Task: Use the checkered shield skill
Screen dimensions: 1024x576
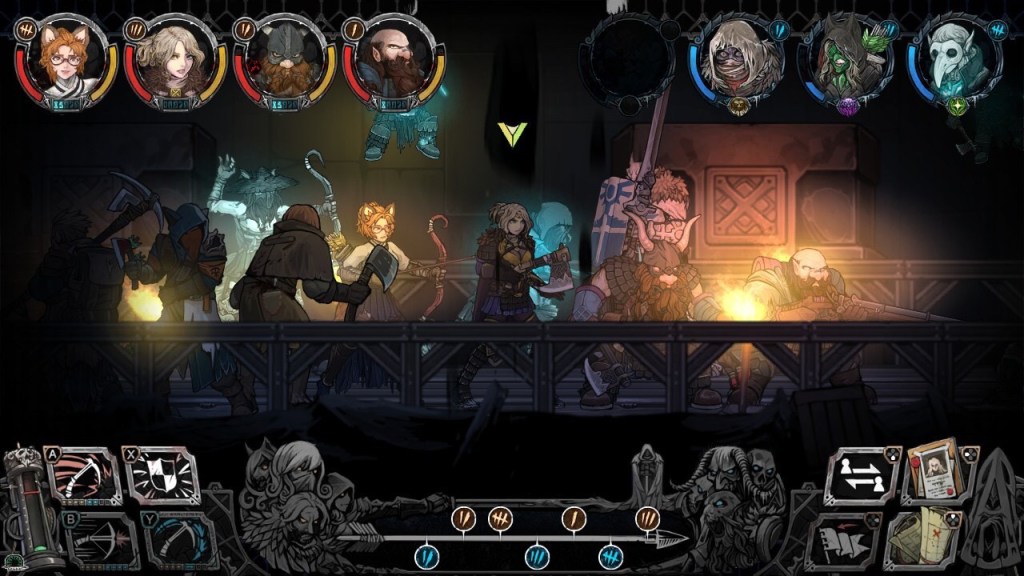Action: [164, 476]
